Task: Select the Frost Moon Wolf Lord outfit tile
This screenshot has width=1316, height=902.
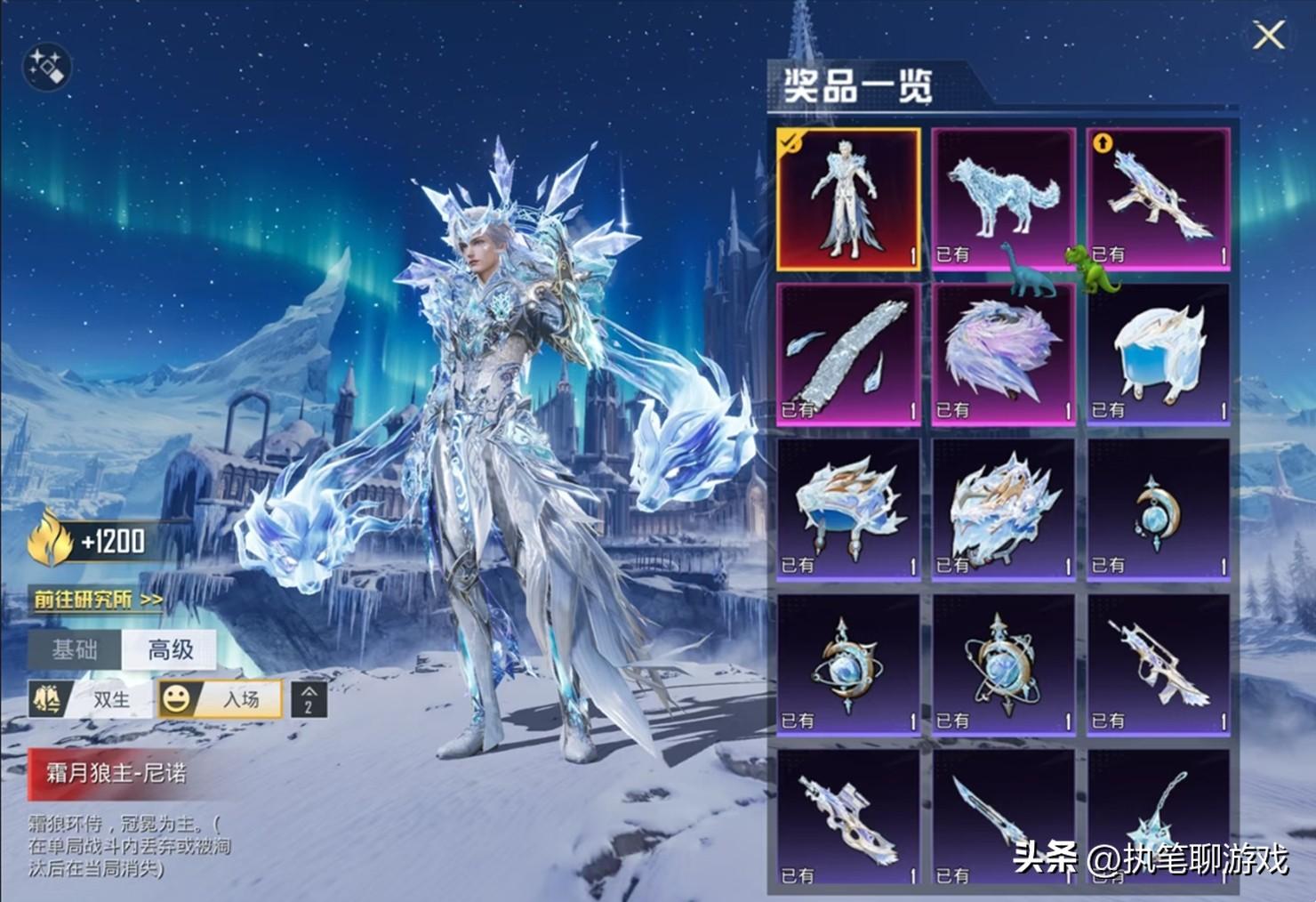Action: [848, 199]
